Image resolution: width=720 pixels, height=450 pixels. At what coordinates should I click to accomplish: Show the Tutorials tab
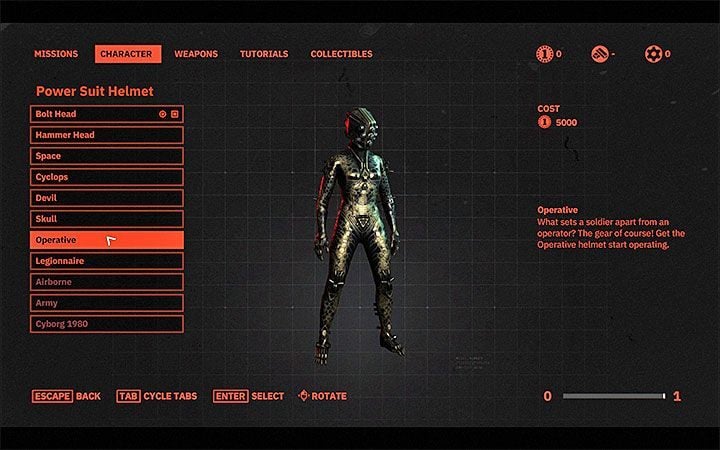[264, 54]
